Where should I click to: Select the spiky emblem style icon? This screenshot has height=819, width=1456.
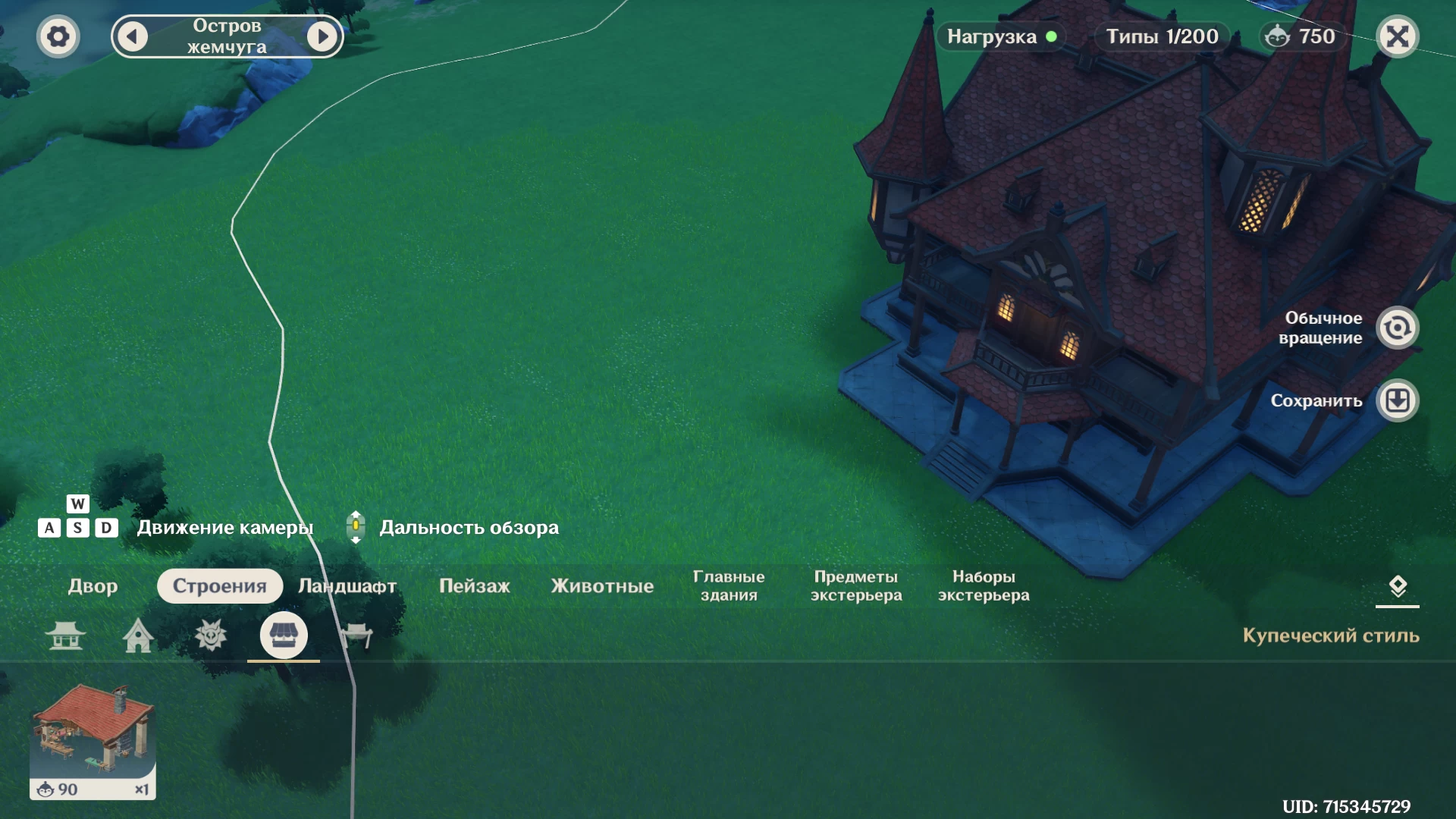pyautogui.click(x=211, y=635)
